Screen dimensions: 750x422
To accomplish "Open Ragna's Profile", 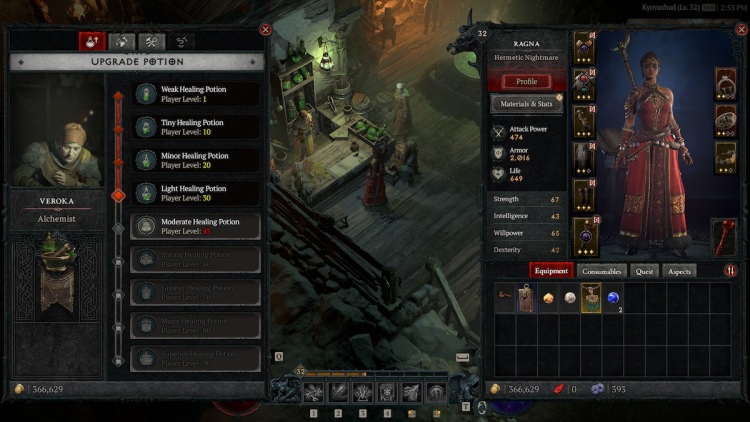I will coord(526,81).
